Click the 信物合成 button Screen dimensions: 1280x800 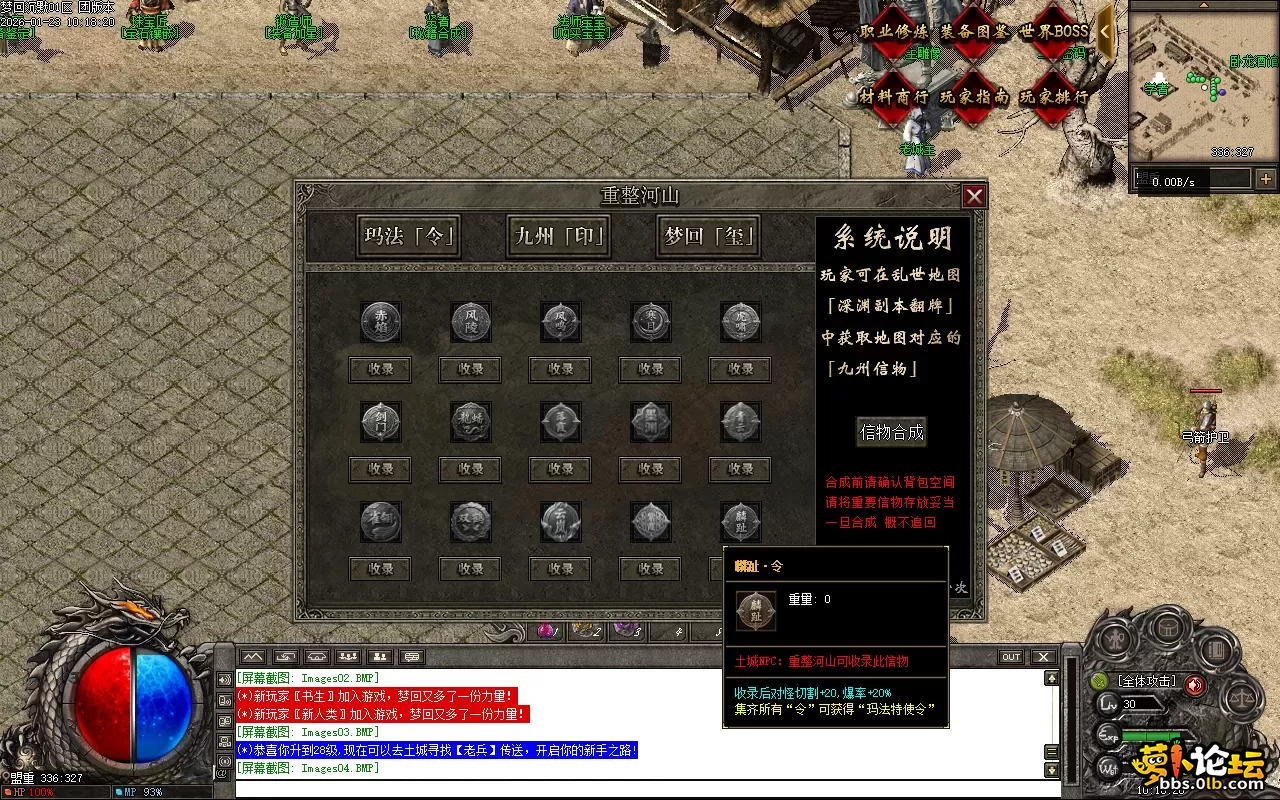(892, 432)
